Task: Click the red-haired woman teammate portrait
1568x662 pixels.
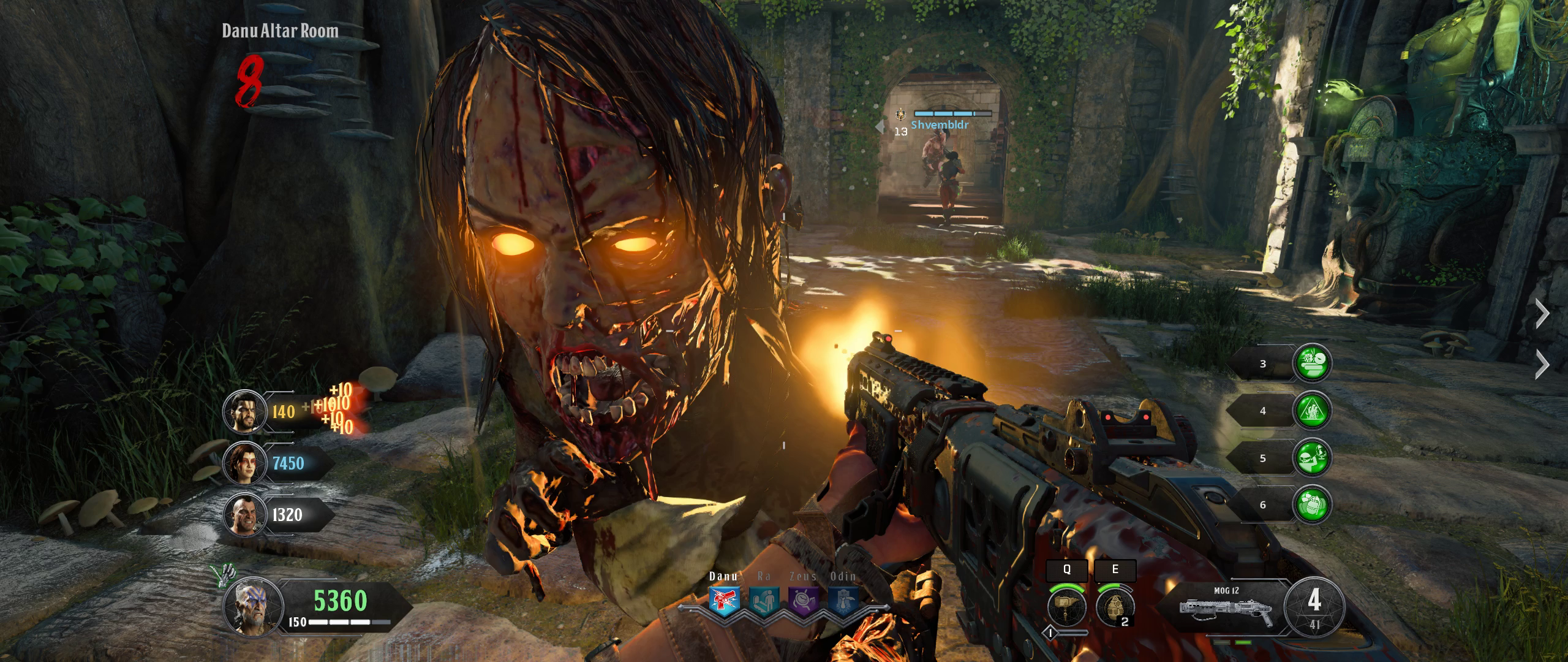Action: (x=244, y=463)
